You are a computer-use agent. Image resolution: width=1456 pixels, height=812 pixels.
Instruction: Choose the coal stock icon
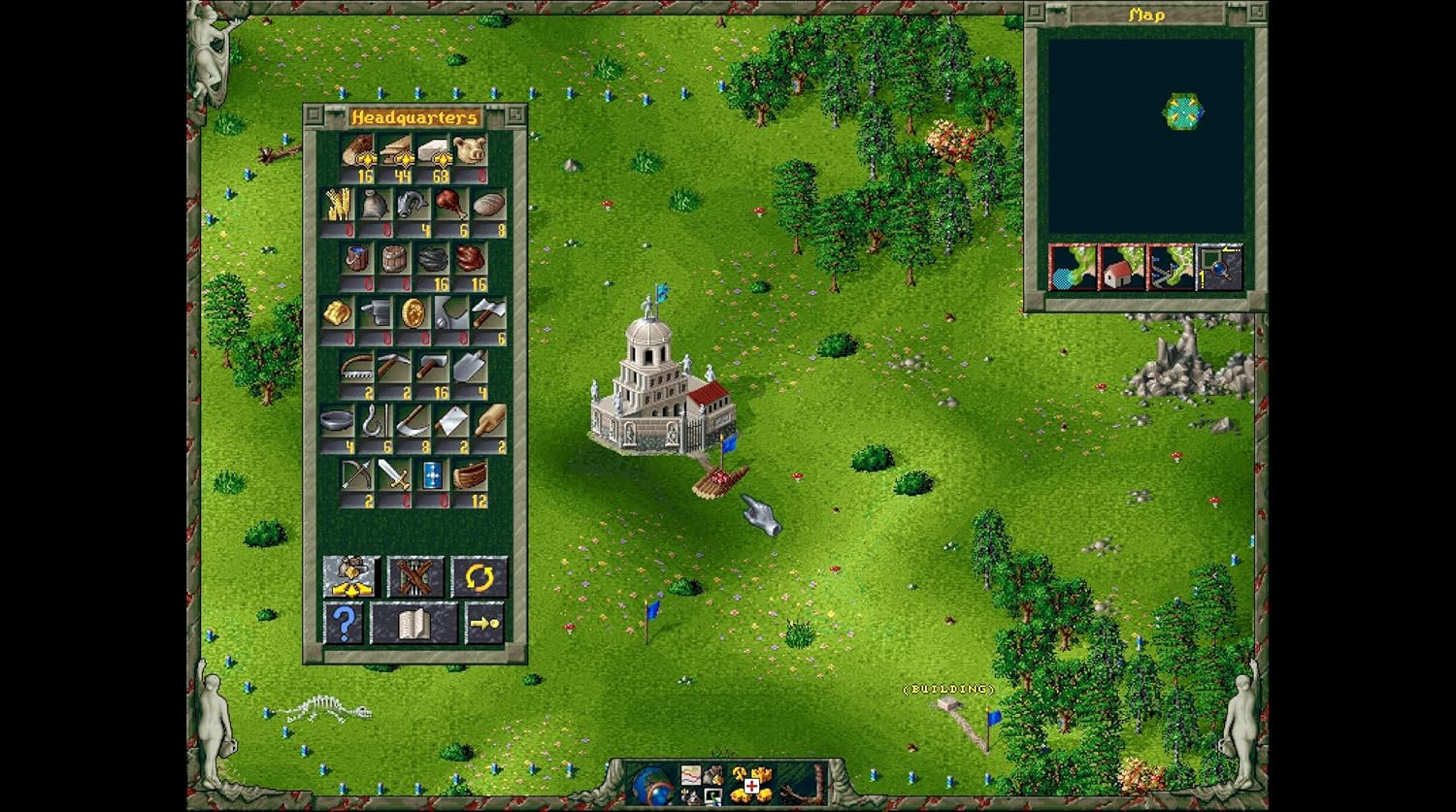click(x=433, y=258)
